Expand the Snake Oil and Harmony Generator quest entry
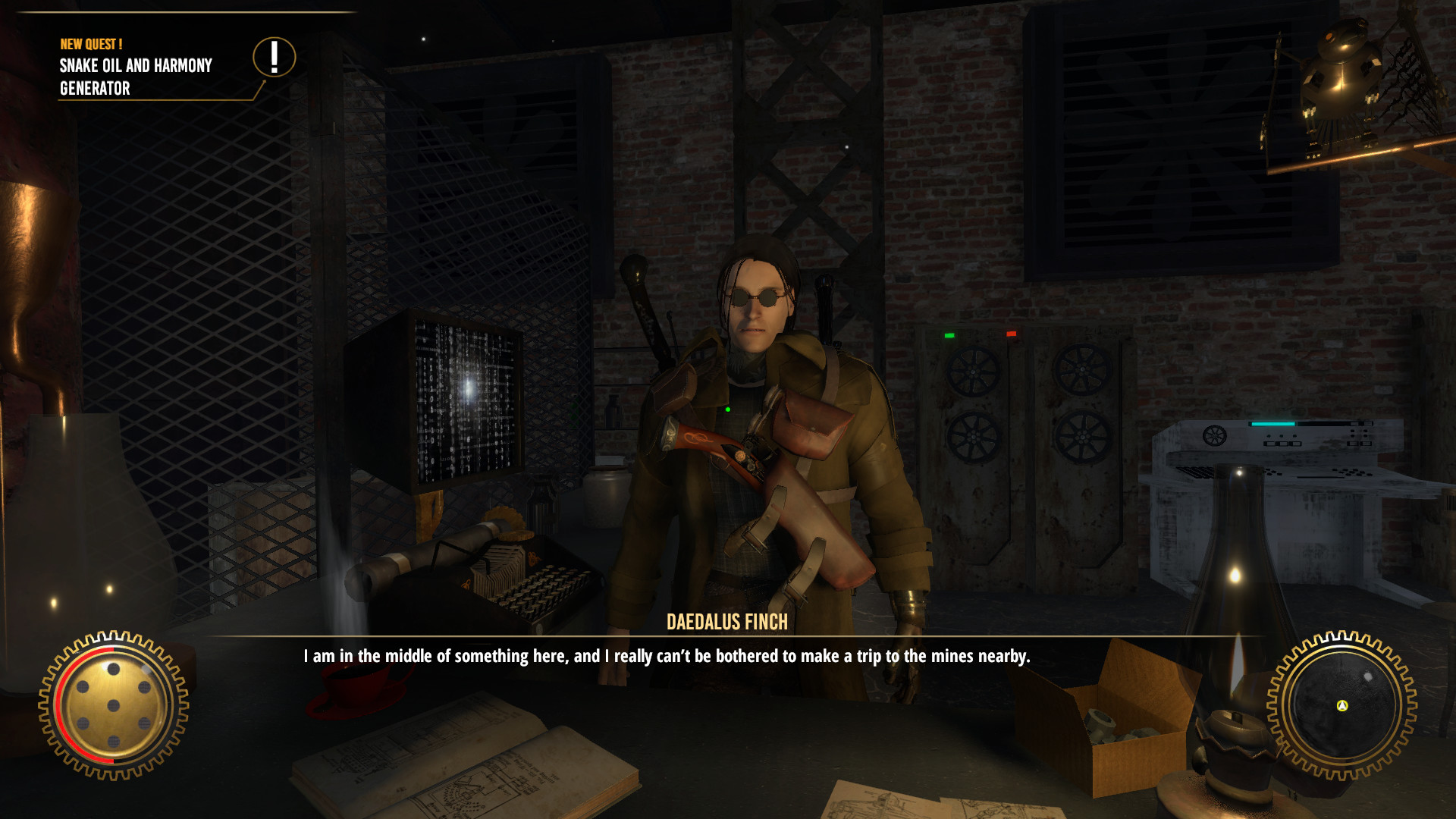Image resolution: width=1456 pixels, height=819 pixels. pos(136,76)
